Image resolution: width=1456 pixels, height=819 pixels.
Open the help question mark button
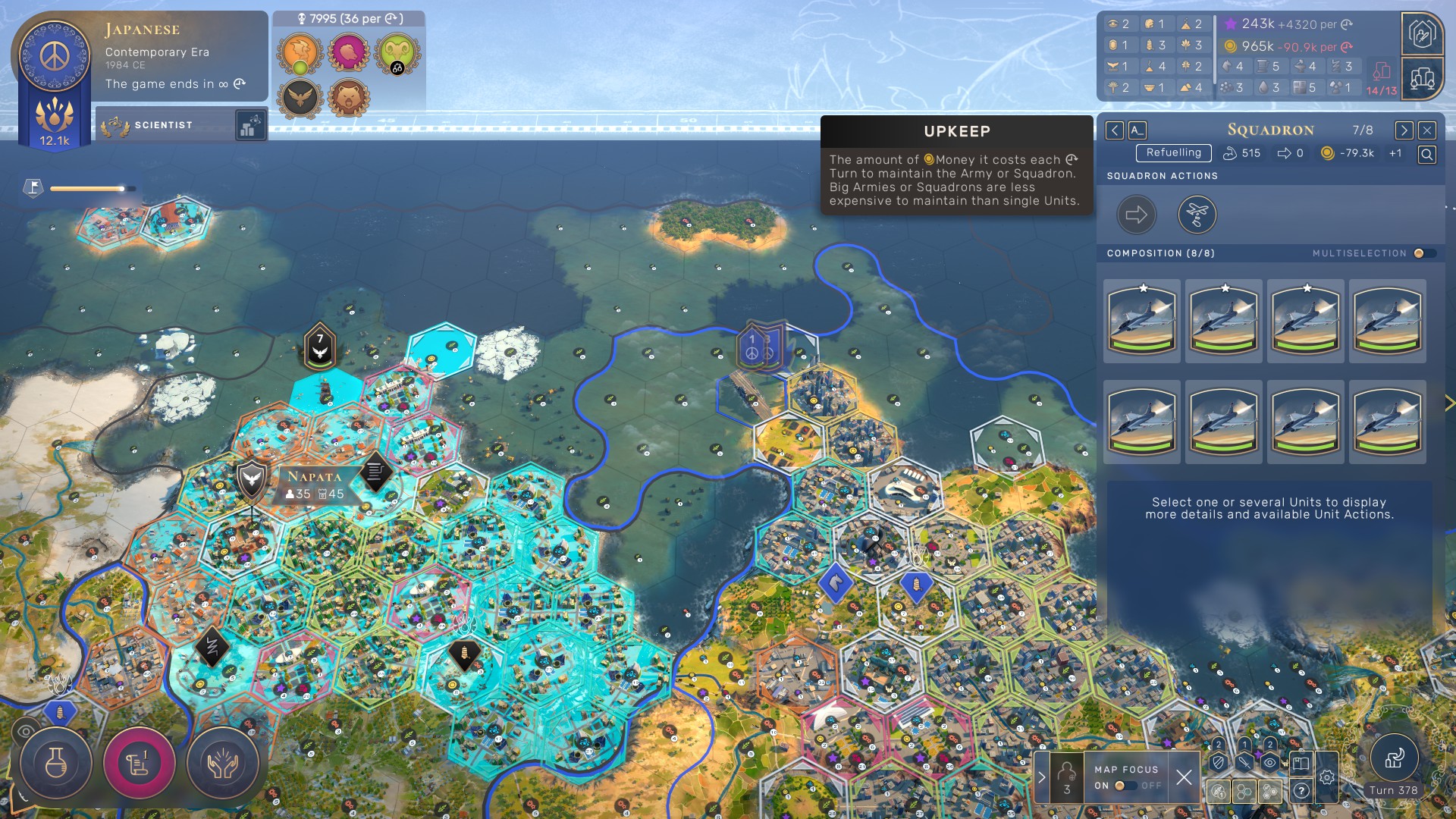point(1301,791)
